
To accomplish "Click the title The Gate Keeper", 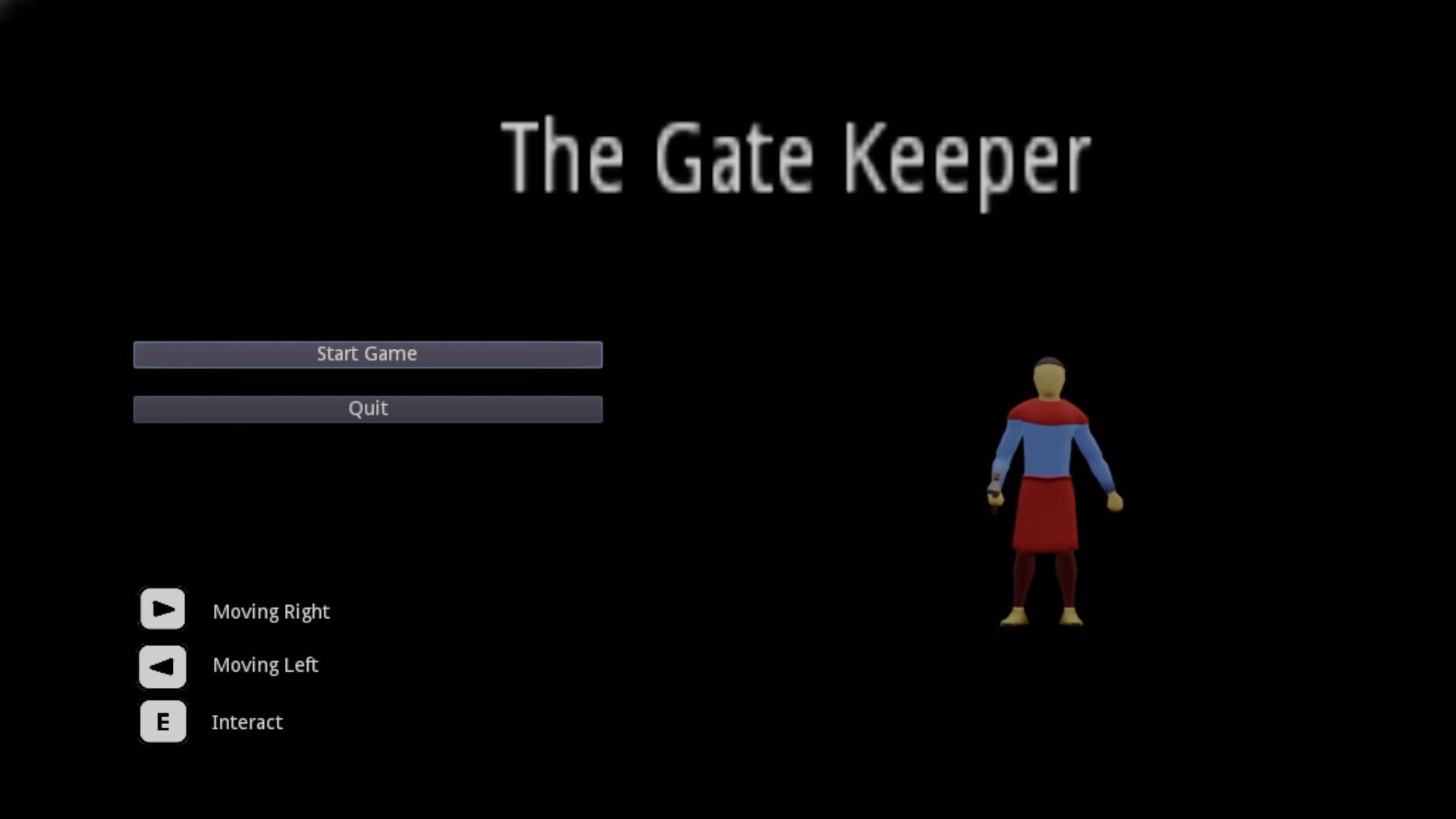I will coord(796,155).
